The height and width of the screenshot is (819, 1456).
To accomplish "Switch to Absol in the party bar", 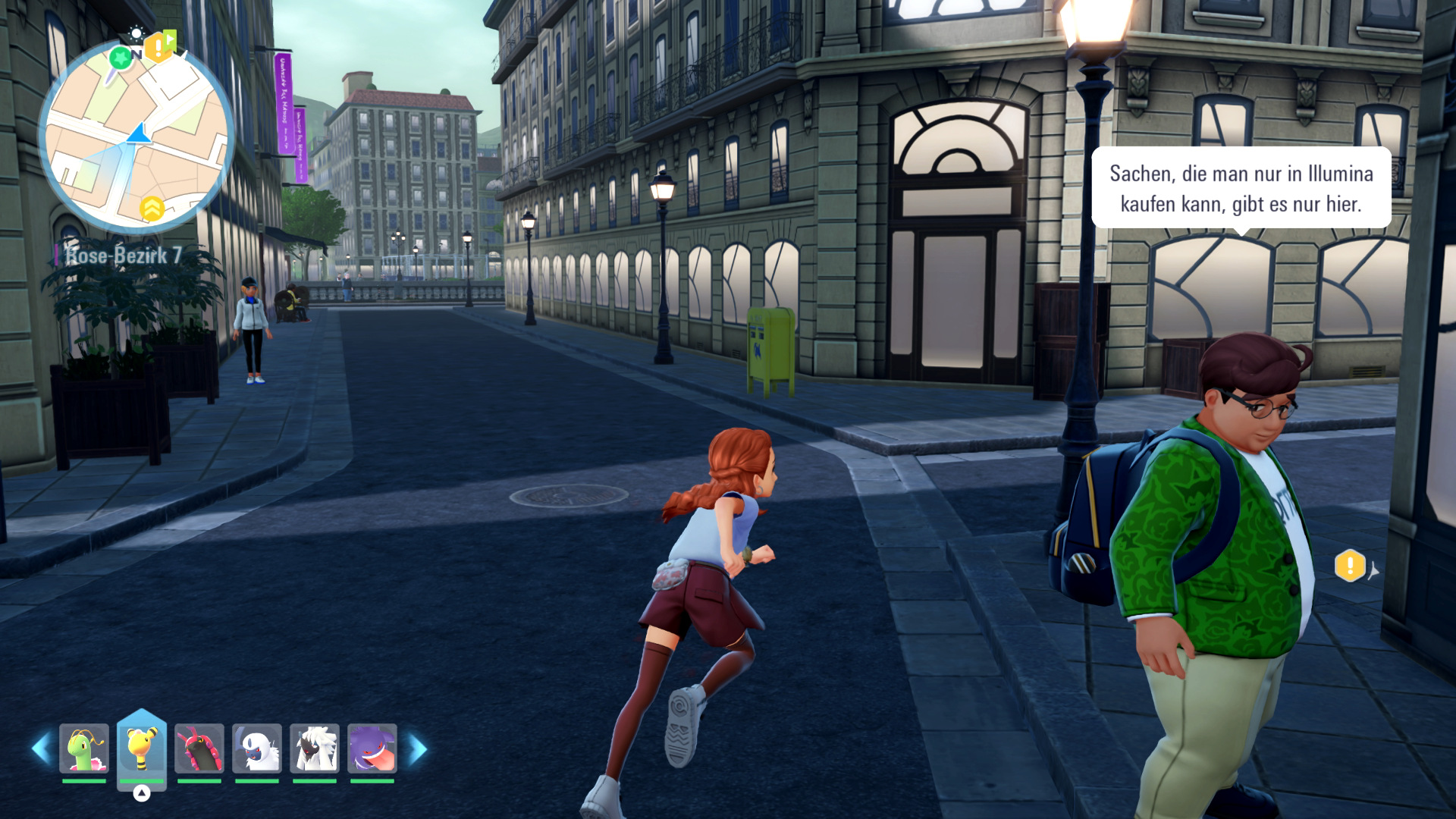I will [x=257, y=748].
